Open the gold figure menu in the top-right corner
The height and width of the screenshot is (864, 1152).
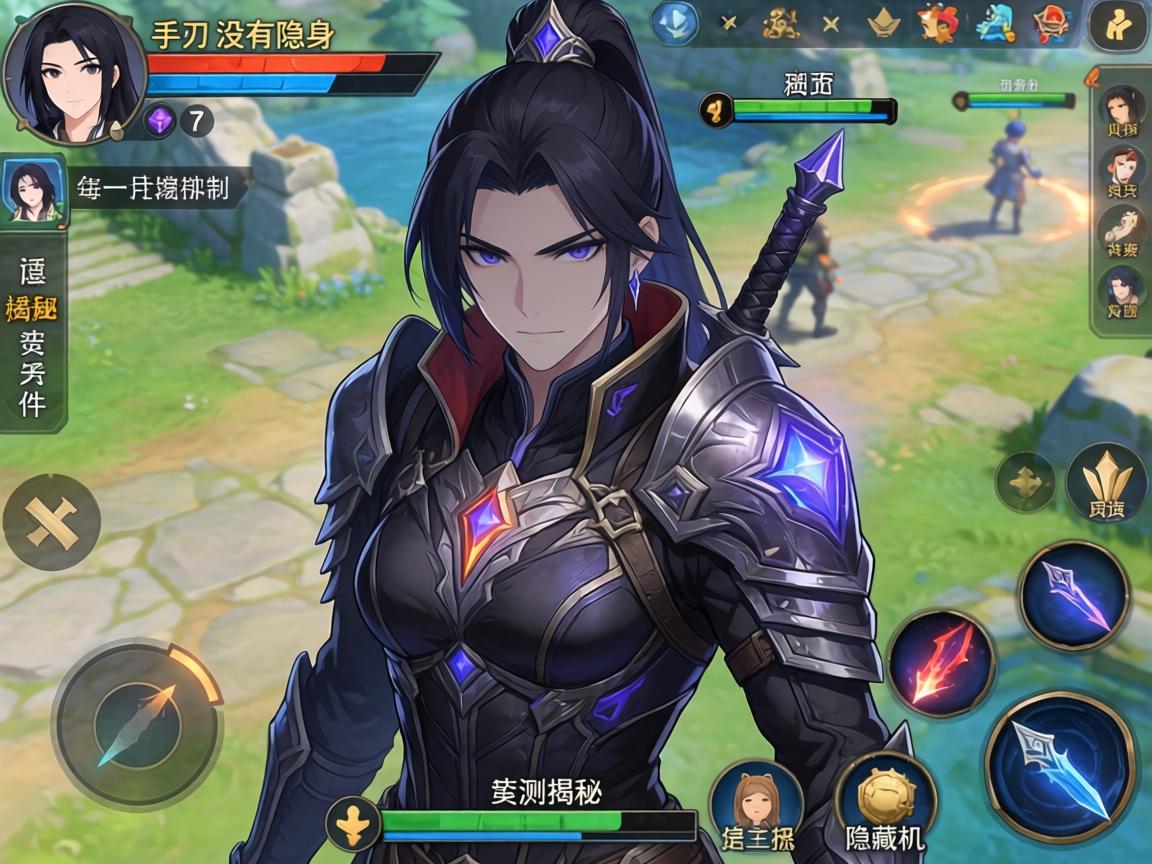pyautogui.click(x=1118, y=25)
